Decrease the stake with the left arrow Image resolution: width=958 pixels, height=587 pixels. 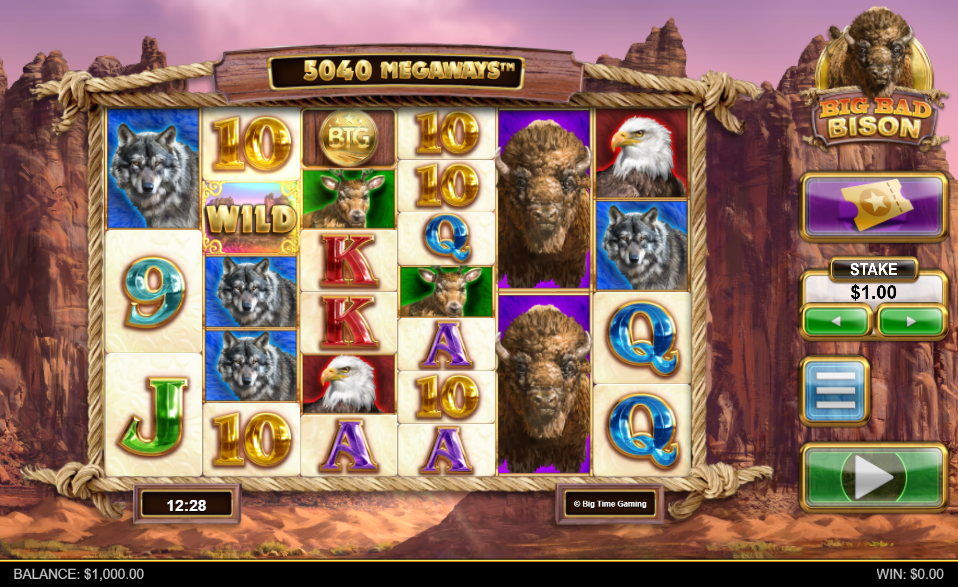[x=837, y=322]
